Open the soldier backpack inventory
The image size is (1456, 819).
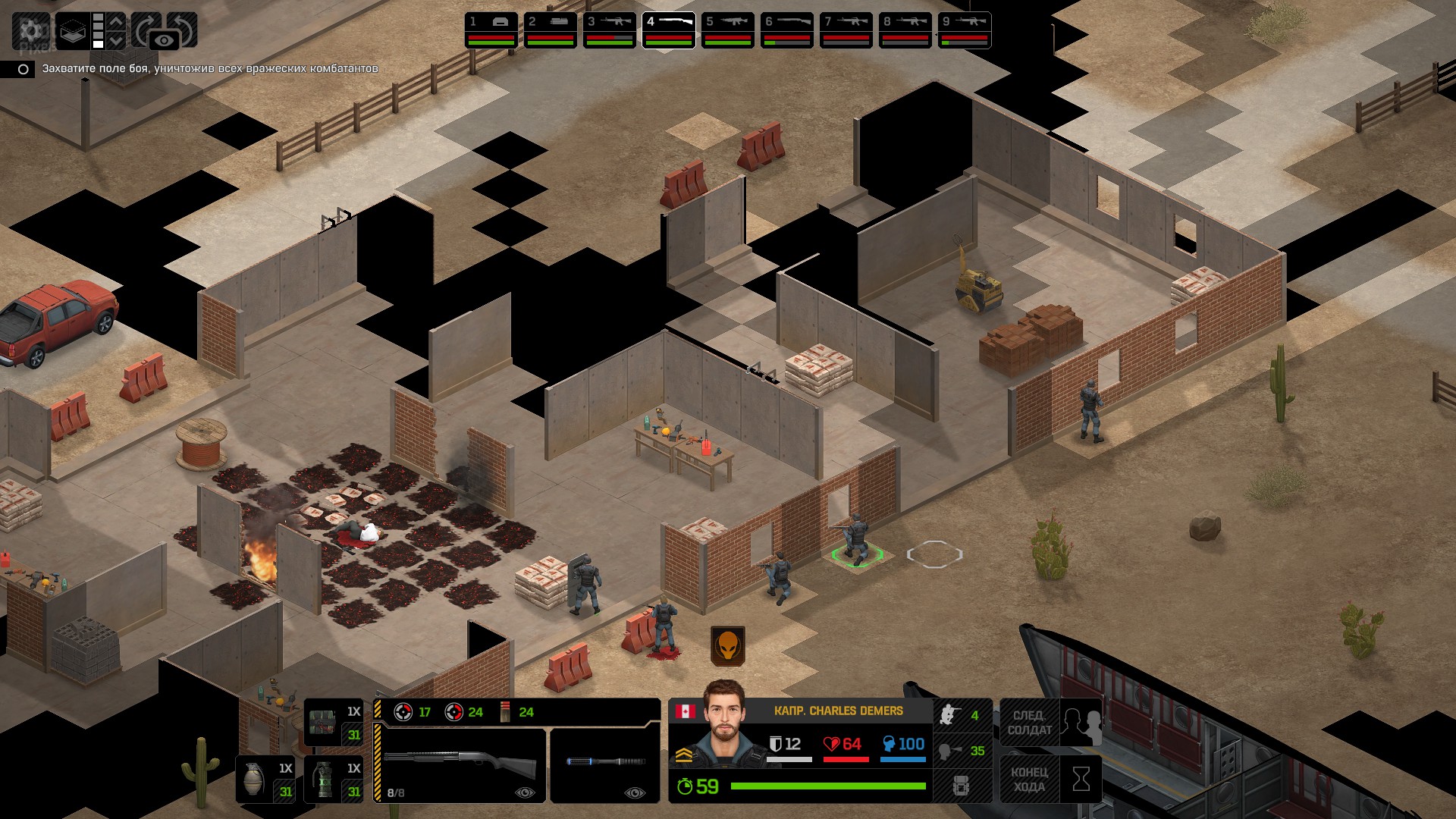[x=962, y=786]
